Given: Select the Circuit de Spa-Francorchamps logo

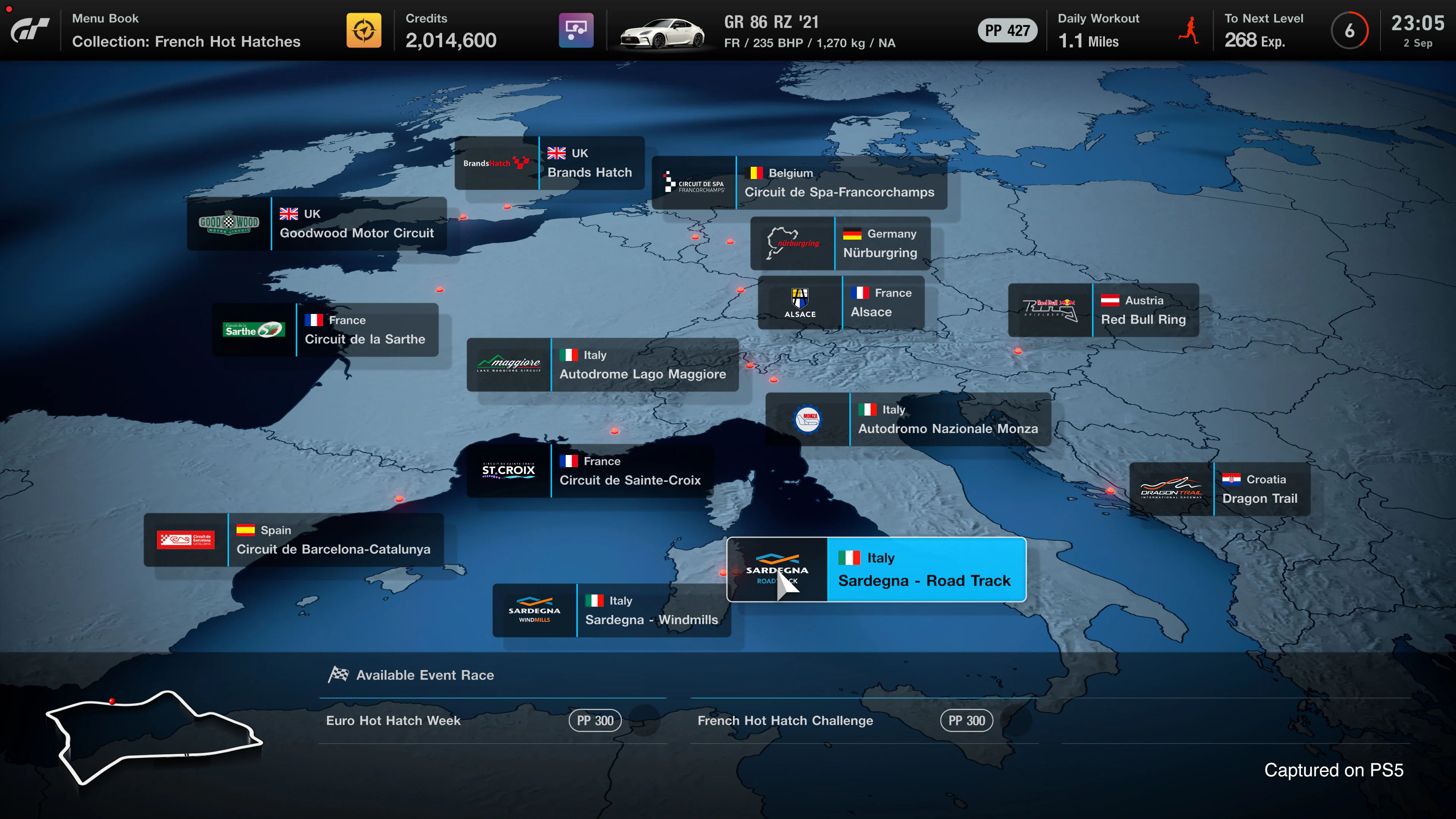Looking at the screenshot, I should pos(694,182).
